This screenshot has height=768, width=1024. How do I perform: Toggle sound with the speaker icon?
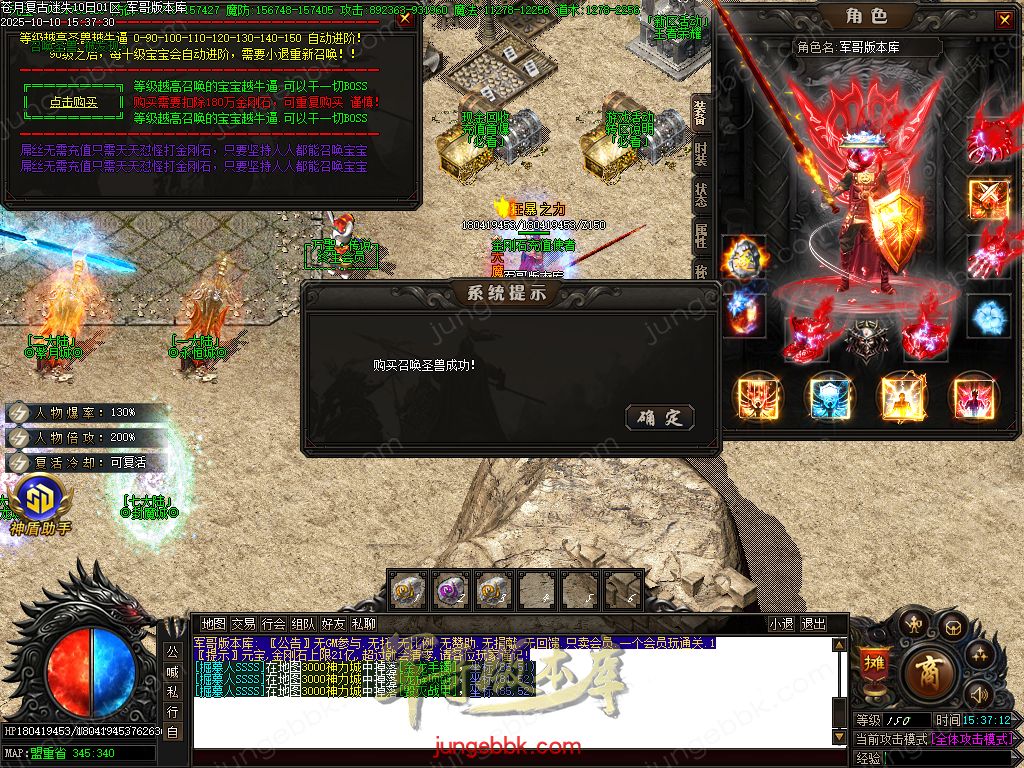click(979, 694)
